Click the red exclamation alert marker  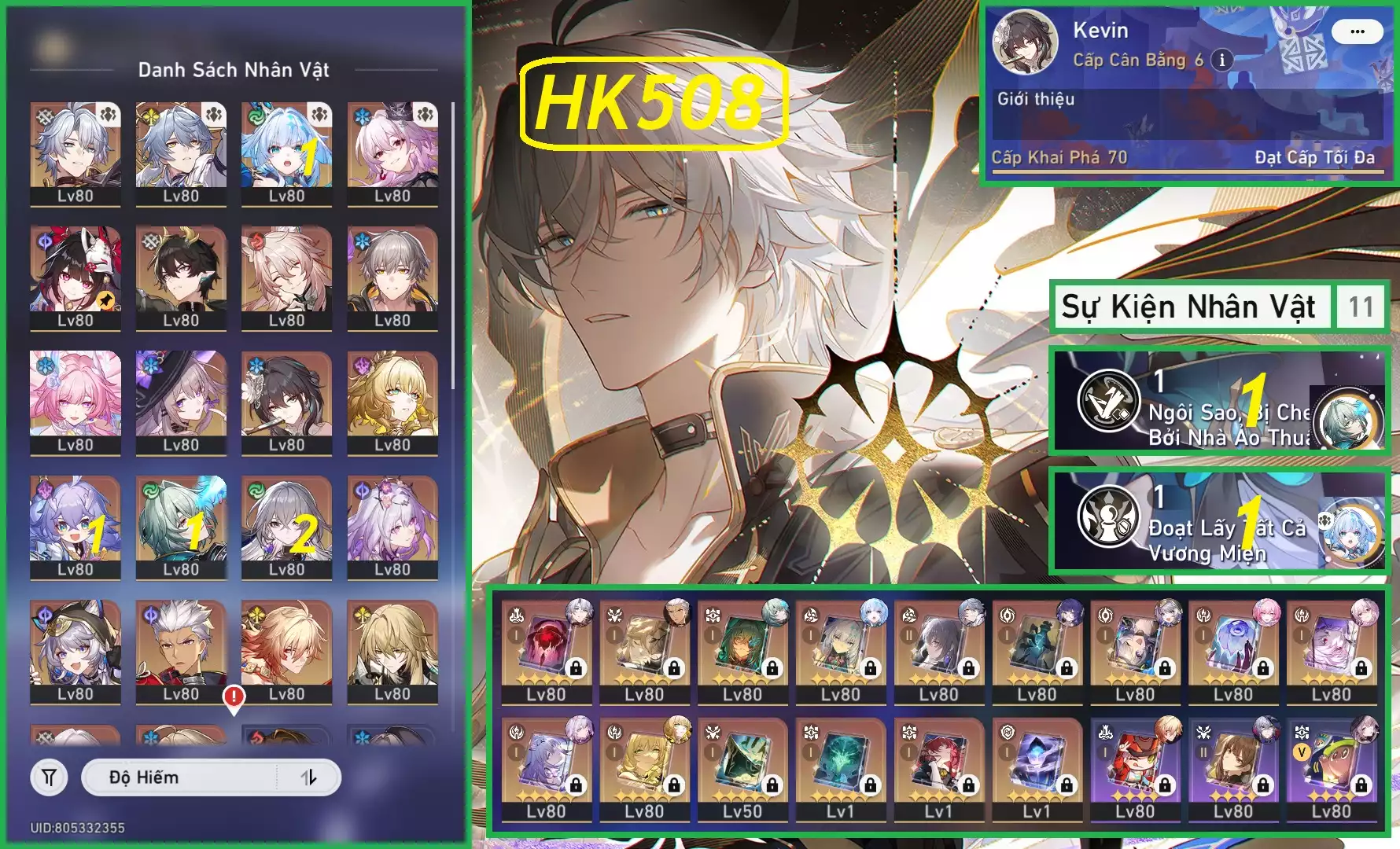point(234,697)
